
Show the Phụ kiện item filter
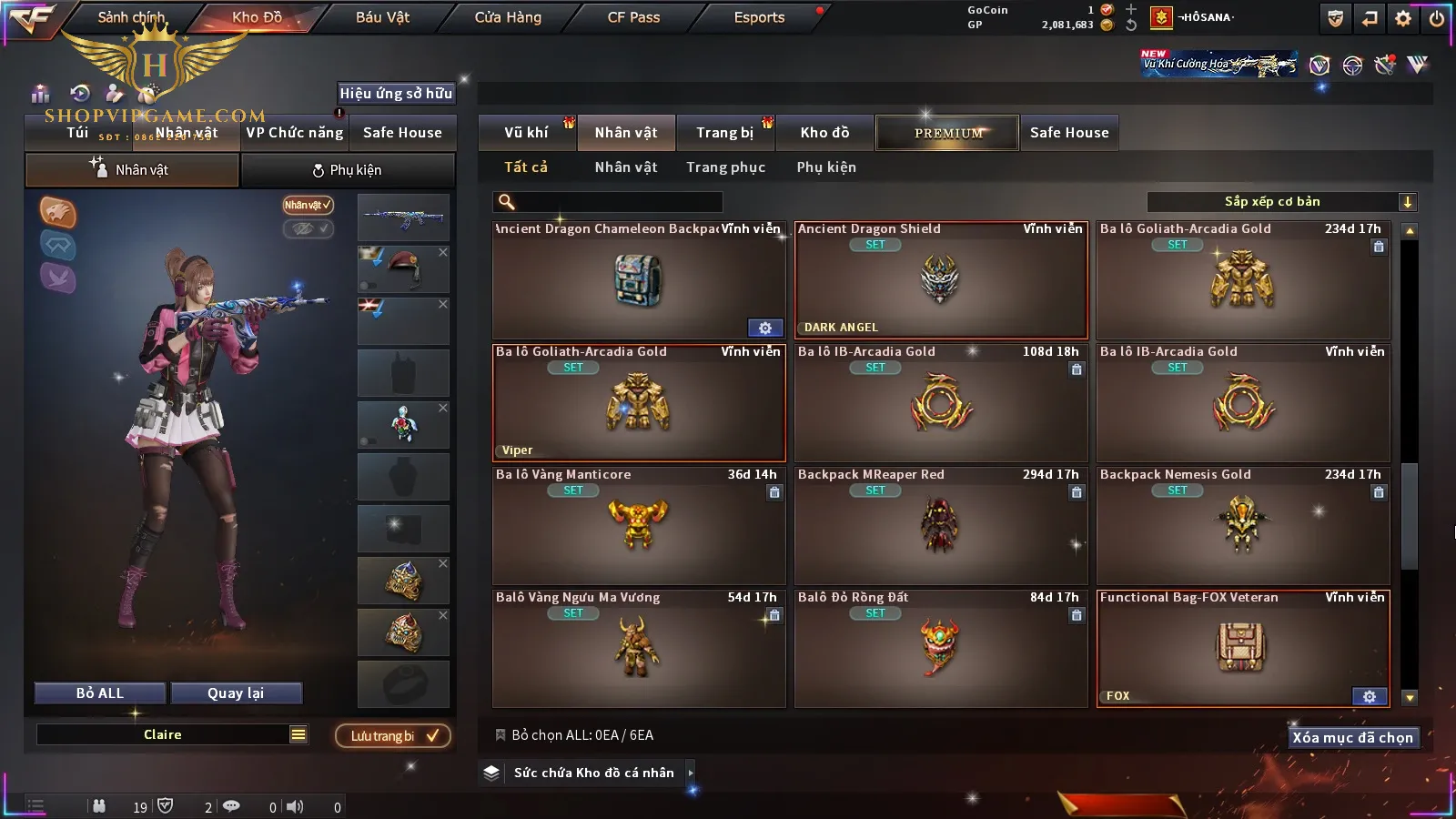click(826, 167)
